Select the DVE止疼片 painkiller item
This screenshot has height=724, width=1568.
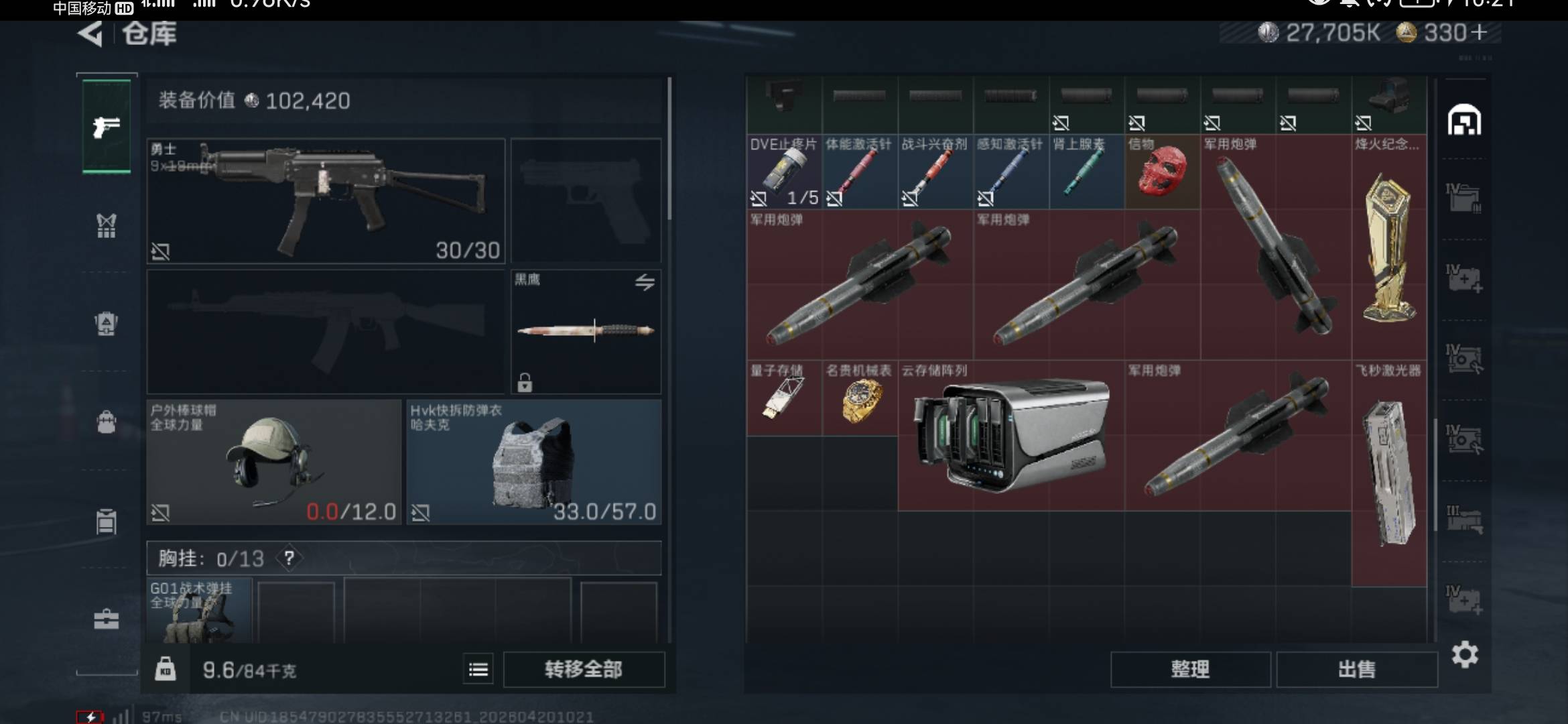[783, 172]
